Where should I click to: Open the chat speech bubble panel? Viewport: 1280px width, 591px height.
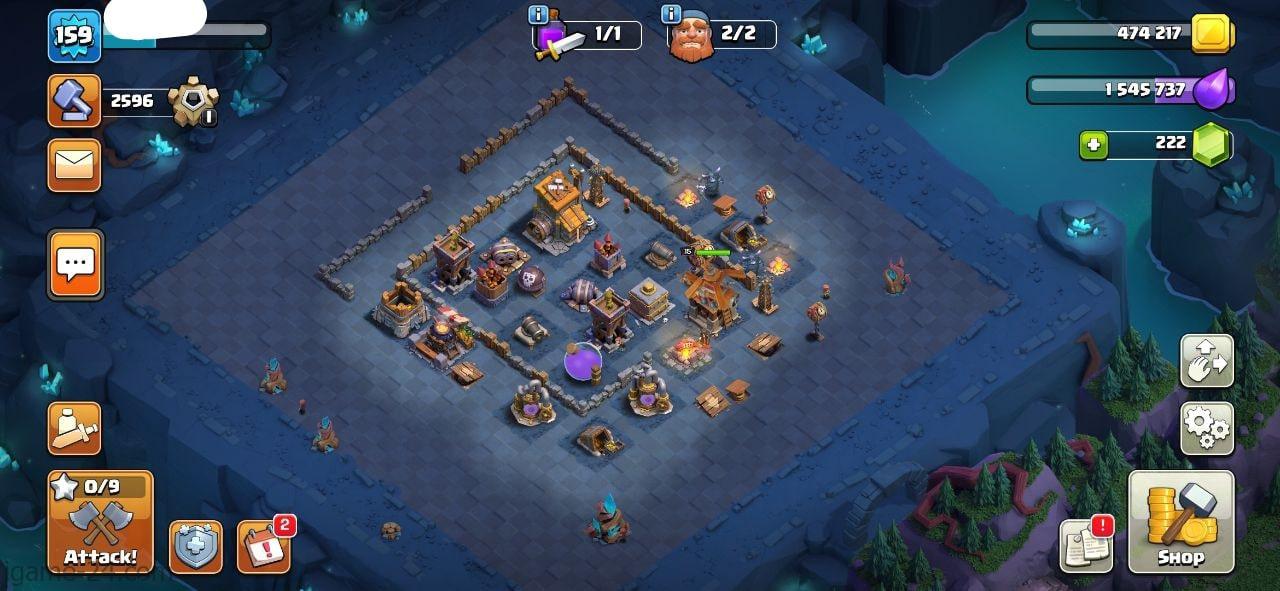coord(75,265)
